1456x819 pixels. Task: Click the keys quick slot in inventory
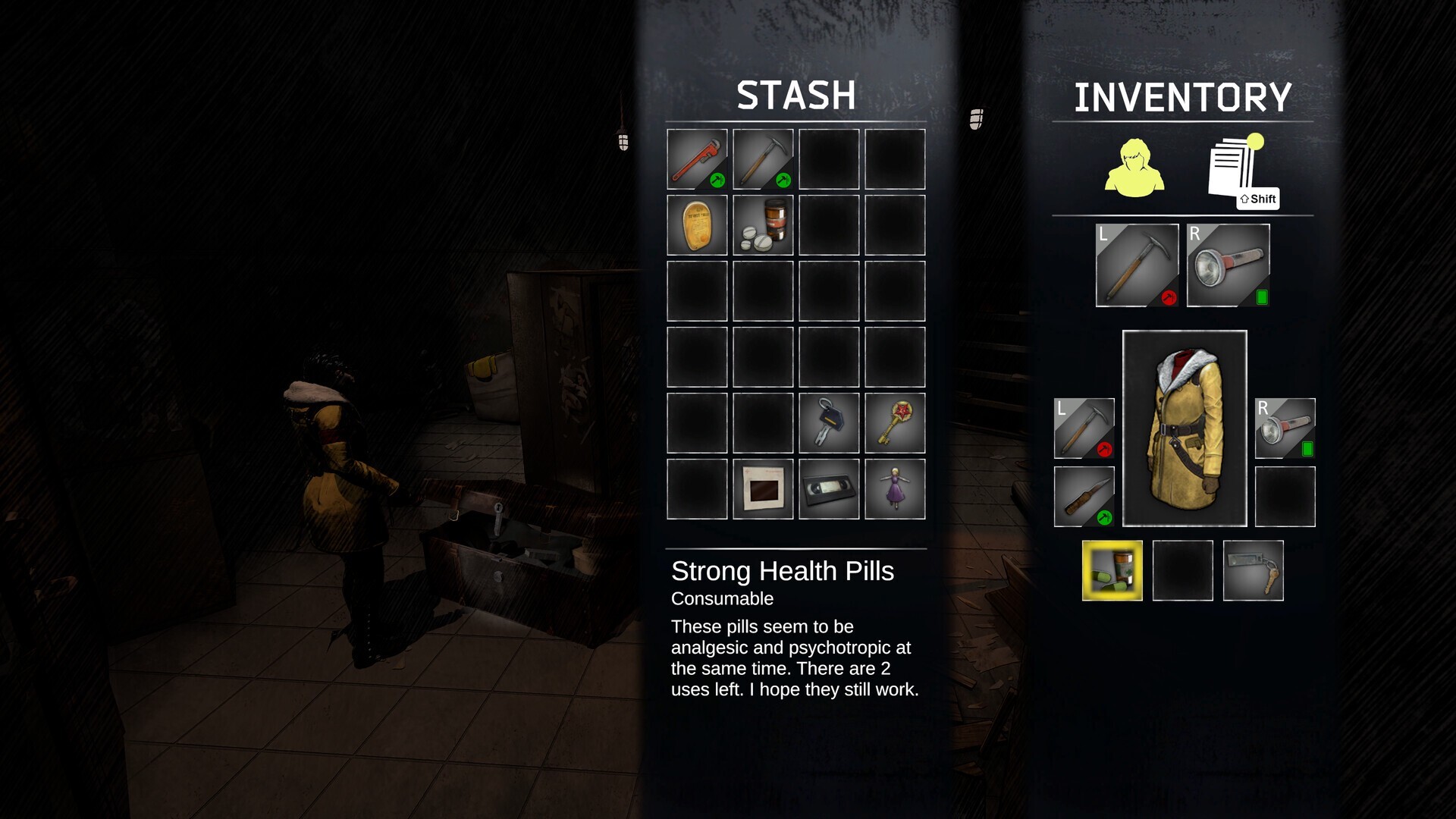[1253, 570]
